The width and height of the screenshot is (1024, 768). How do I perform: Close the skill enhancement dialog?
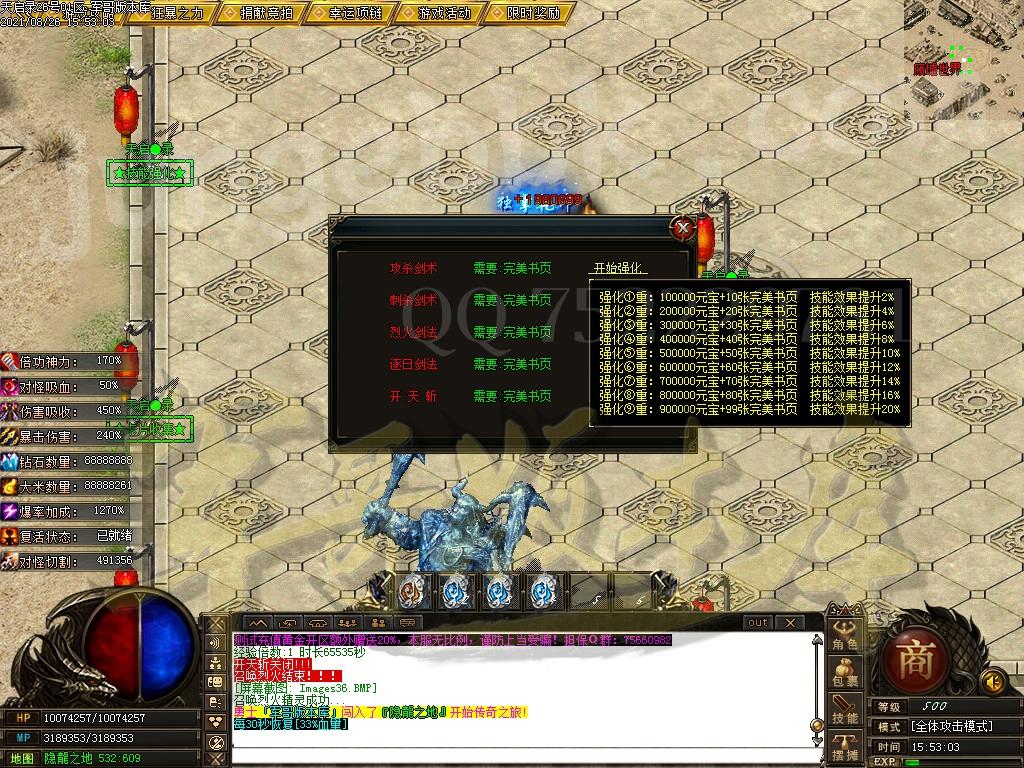pos(683,228)
